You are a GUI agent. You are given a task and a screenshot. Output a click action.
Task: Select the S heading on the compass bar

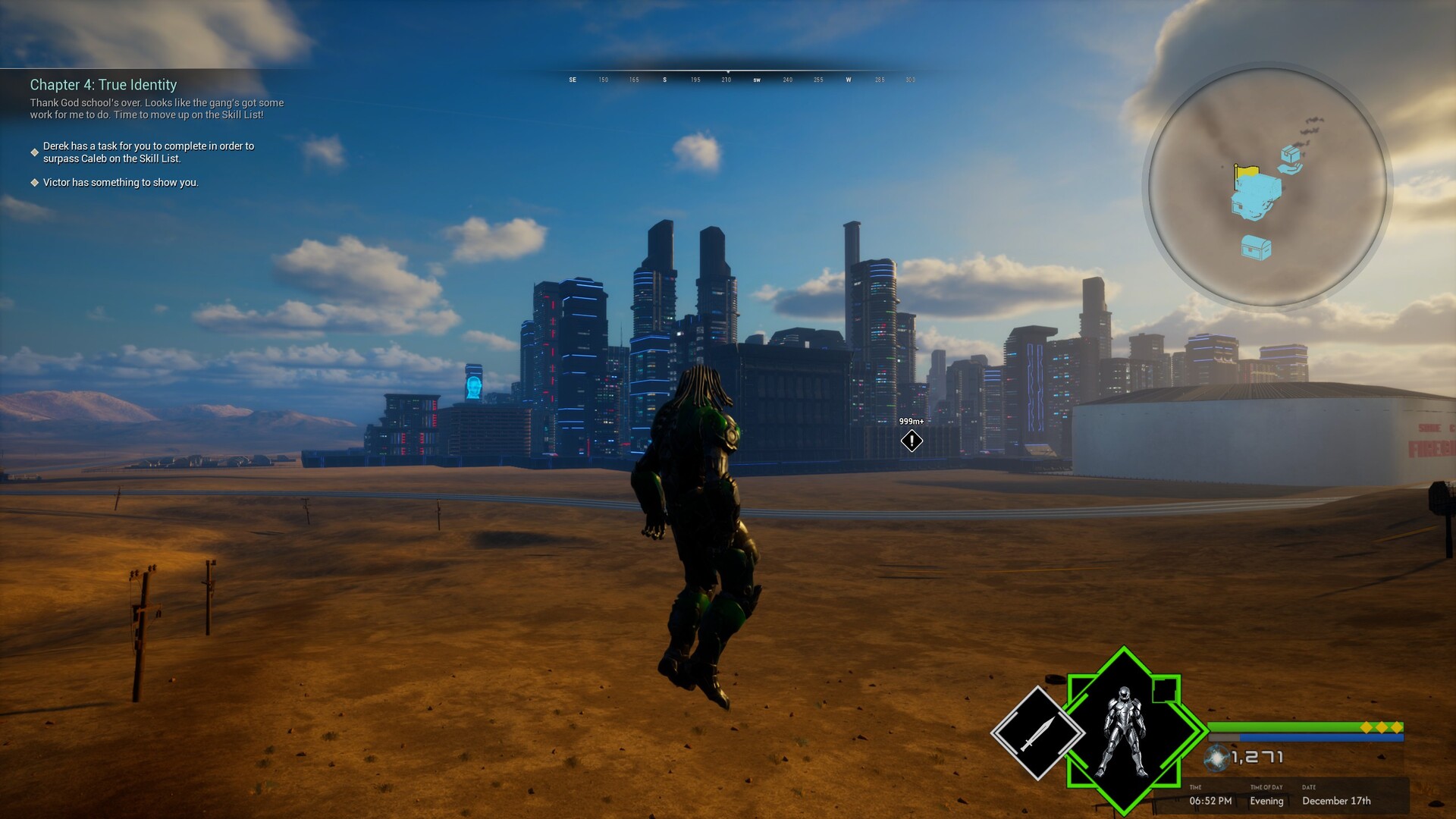click(665, 79)
